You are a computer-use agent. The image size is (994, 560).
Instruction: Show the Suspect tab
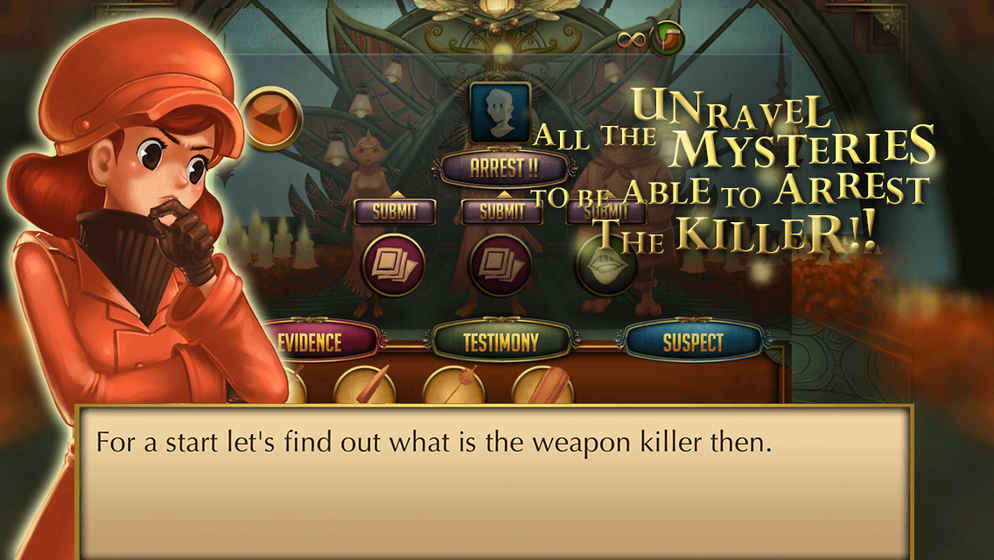coord(692,342)
